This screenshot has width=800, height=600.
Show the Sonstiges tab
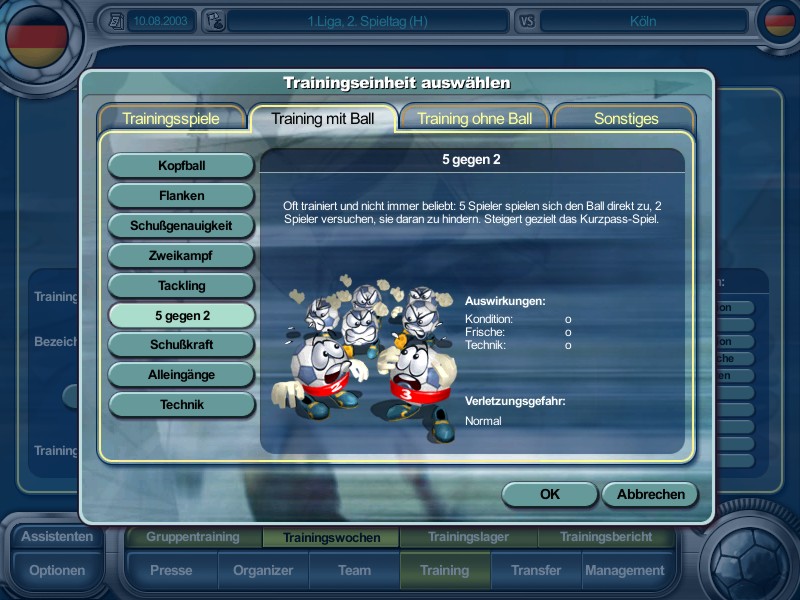coord(626,118)
